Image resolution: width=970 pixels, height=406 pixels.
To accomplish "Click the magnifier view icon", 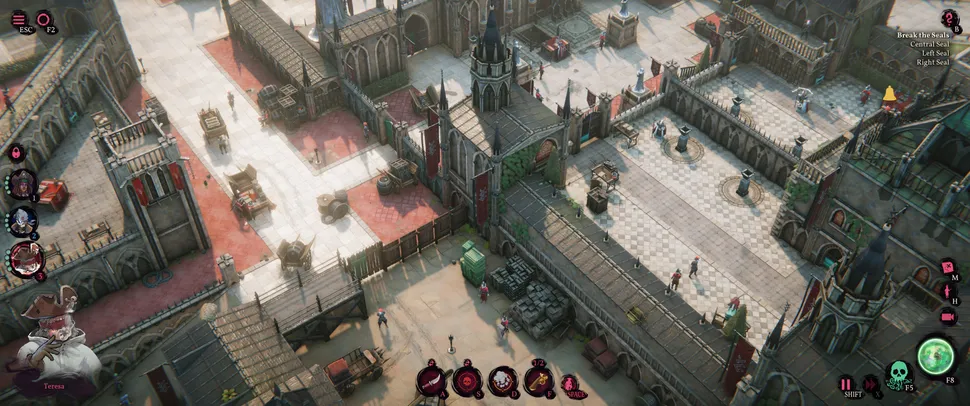I will pyautogui.click(x=45, y=18).
